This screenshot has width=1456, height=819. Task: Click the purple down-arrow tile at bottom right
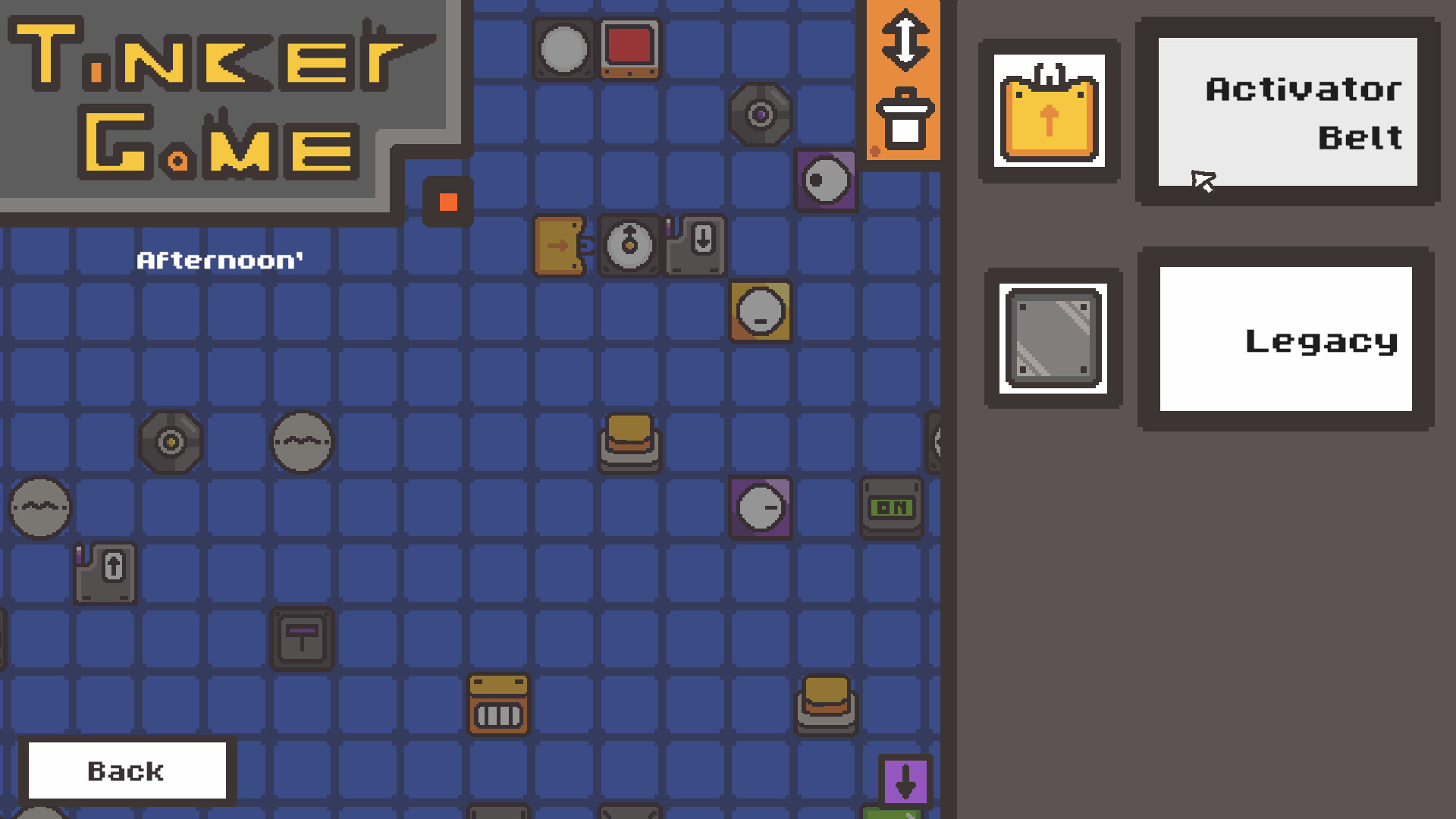click(906, 783)
